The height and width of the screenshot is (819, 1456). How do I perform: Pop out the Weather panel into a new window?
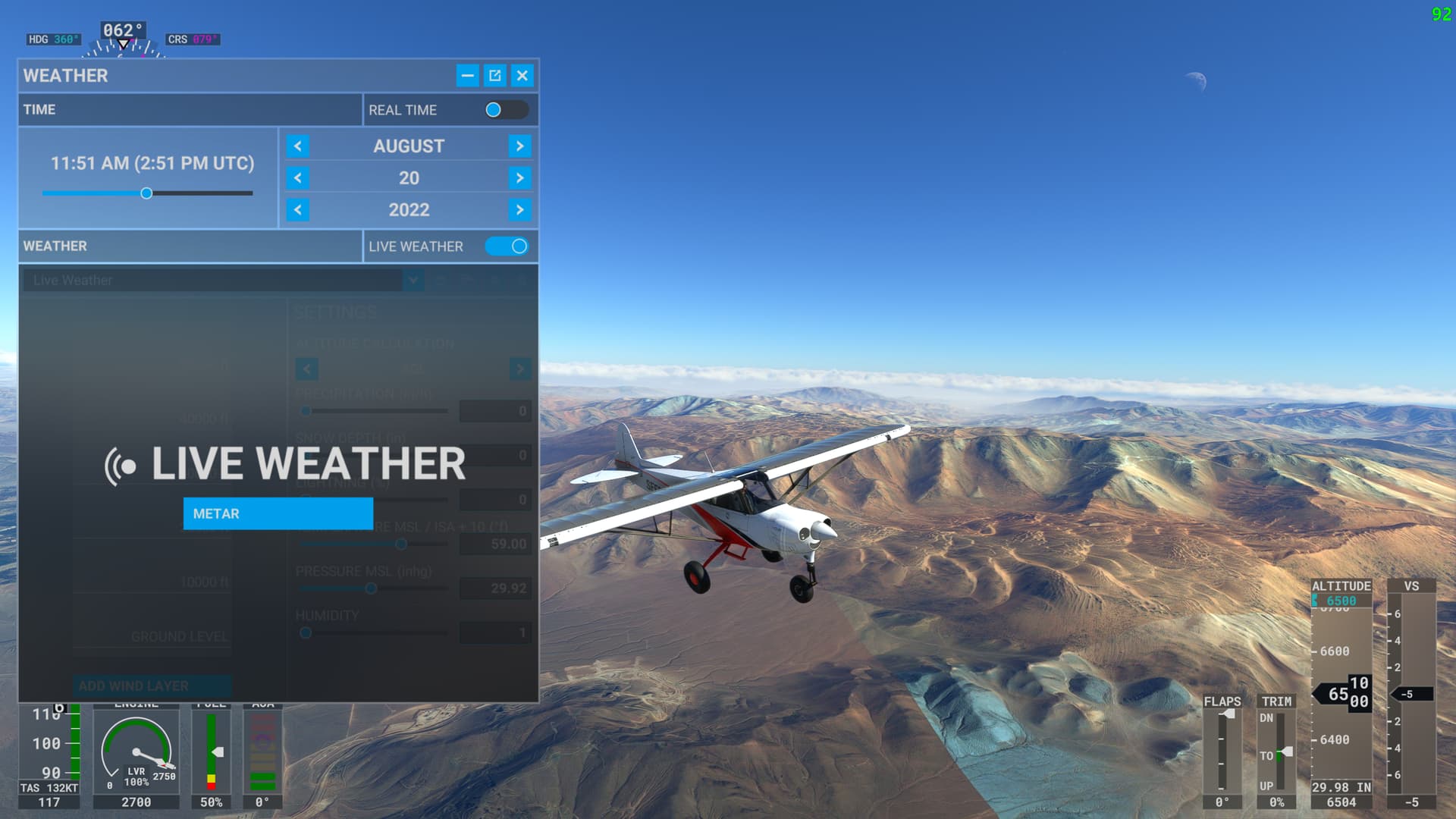[495, 76]
